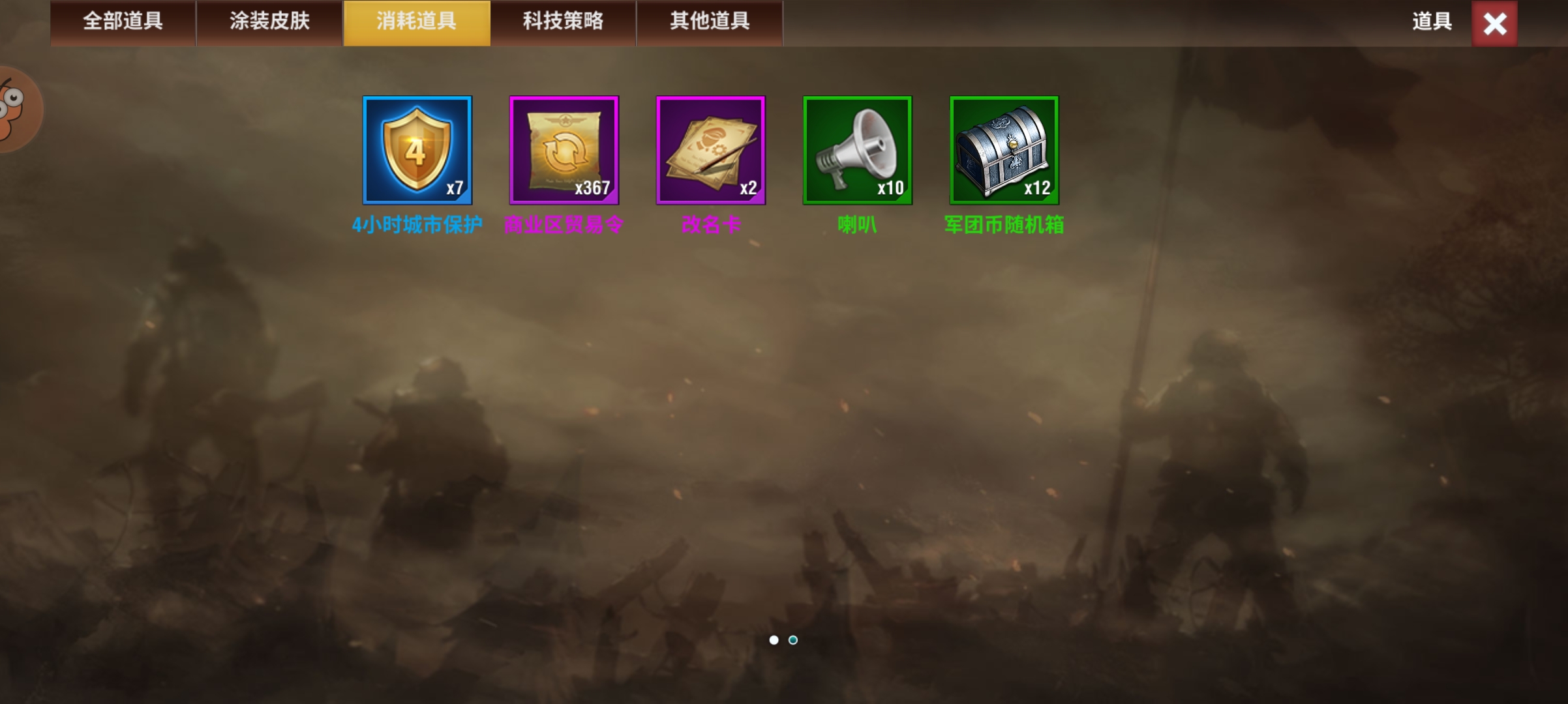Click the highlighted 消耗道具 tab
Viewport: 1568px width, 704px height.
tap(416, 22)
